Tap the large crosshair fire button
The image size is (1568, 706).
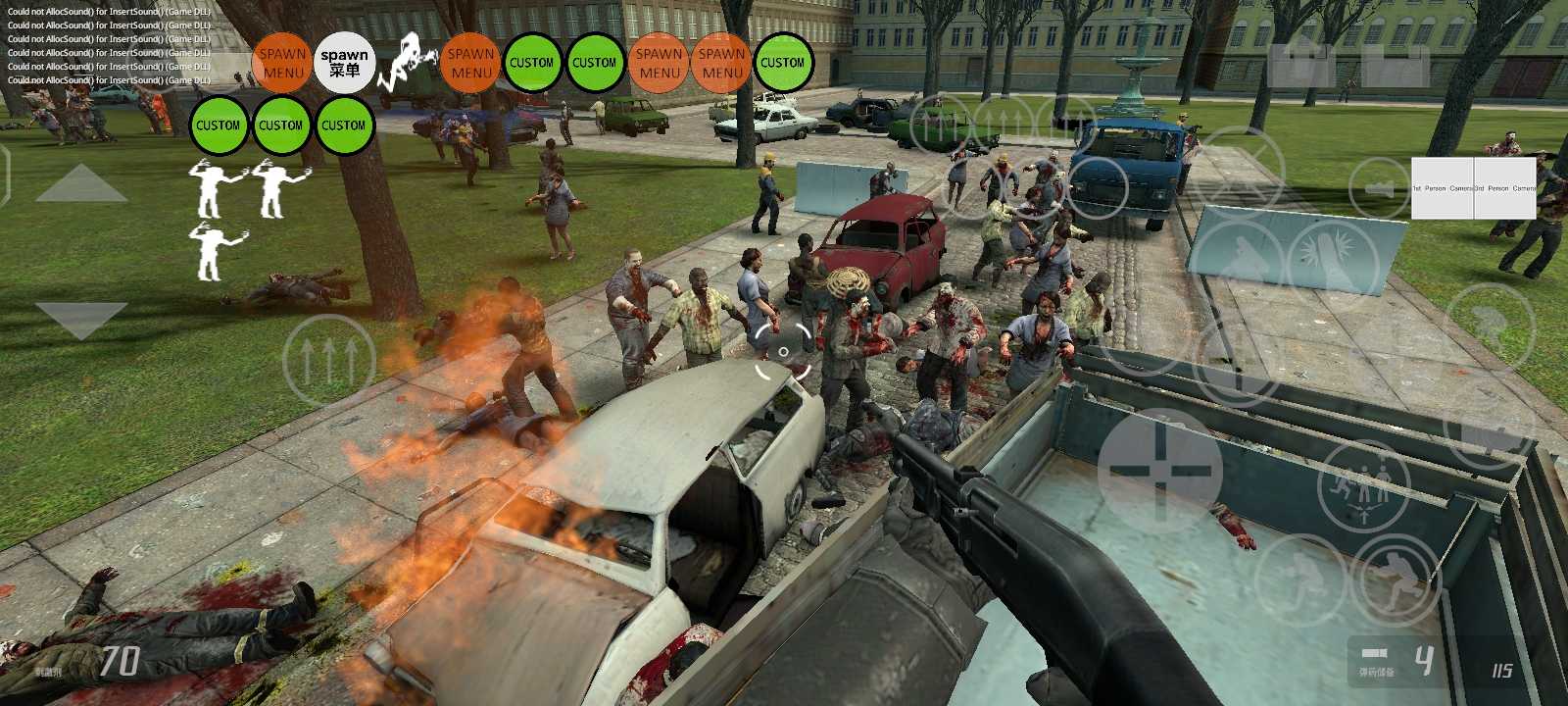[x=1159, y=470]
